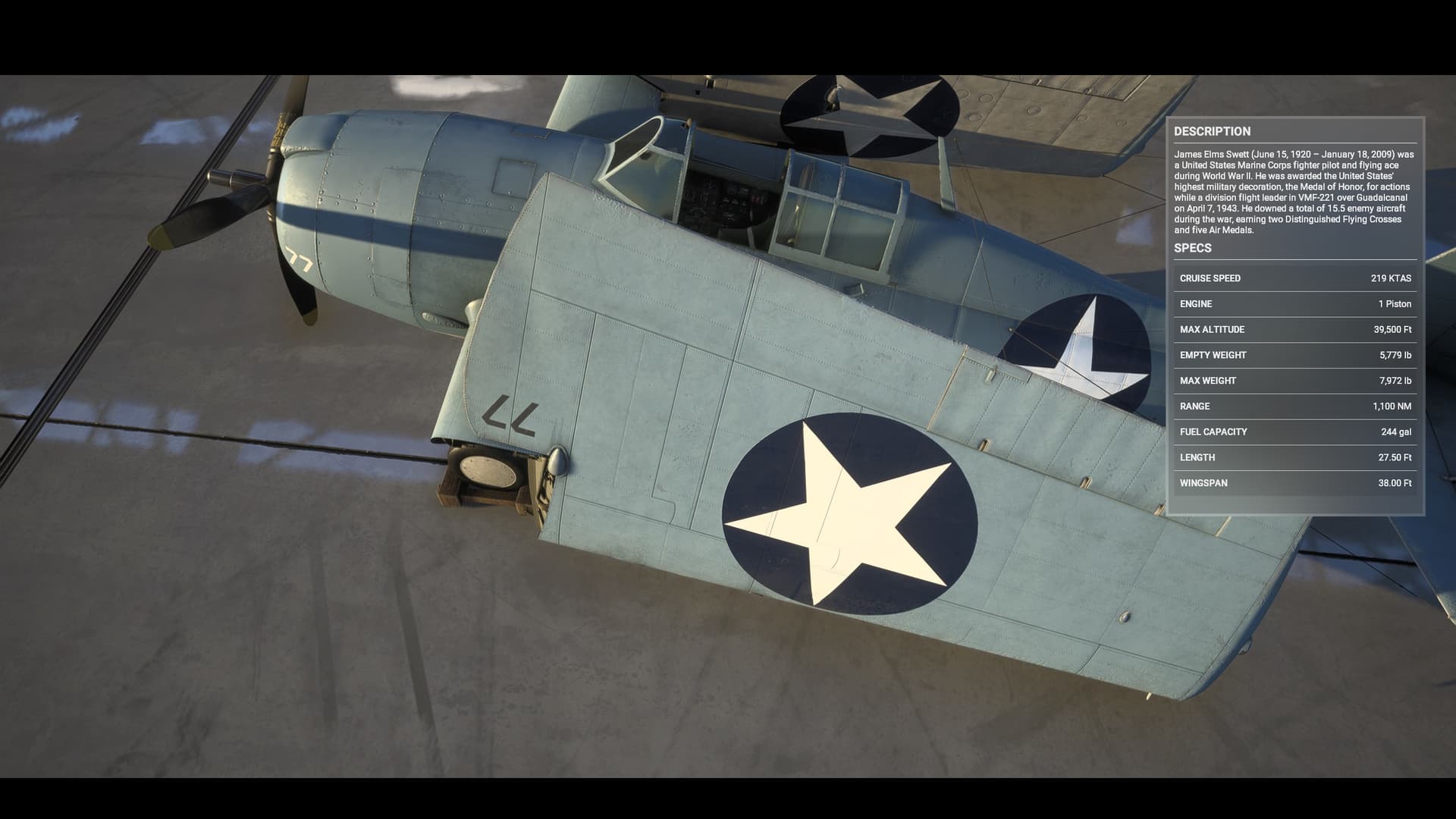Click the EMPTY WEIGHT value 5,779 lb
1456x819 pixels.
pyautogui.click(x=1395, y=355)
